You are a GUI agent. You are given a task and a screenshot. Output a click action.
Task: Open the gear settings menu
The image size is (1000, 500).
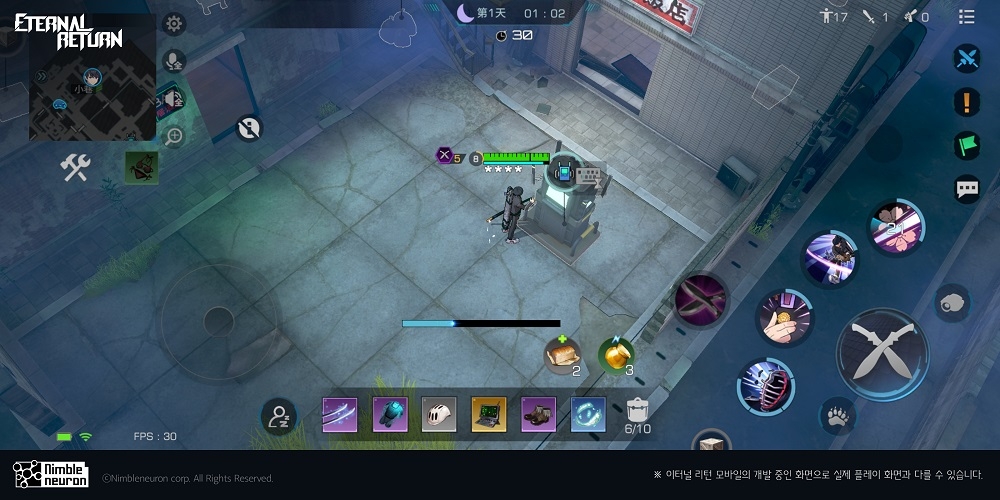pyautogui.click(x=174, y=24)
